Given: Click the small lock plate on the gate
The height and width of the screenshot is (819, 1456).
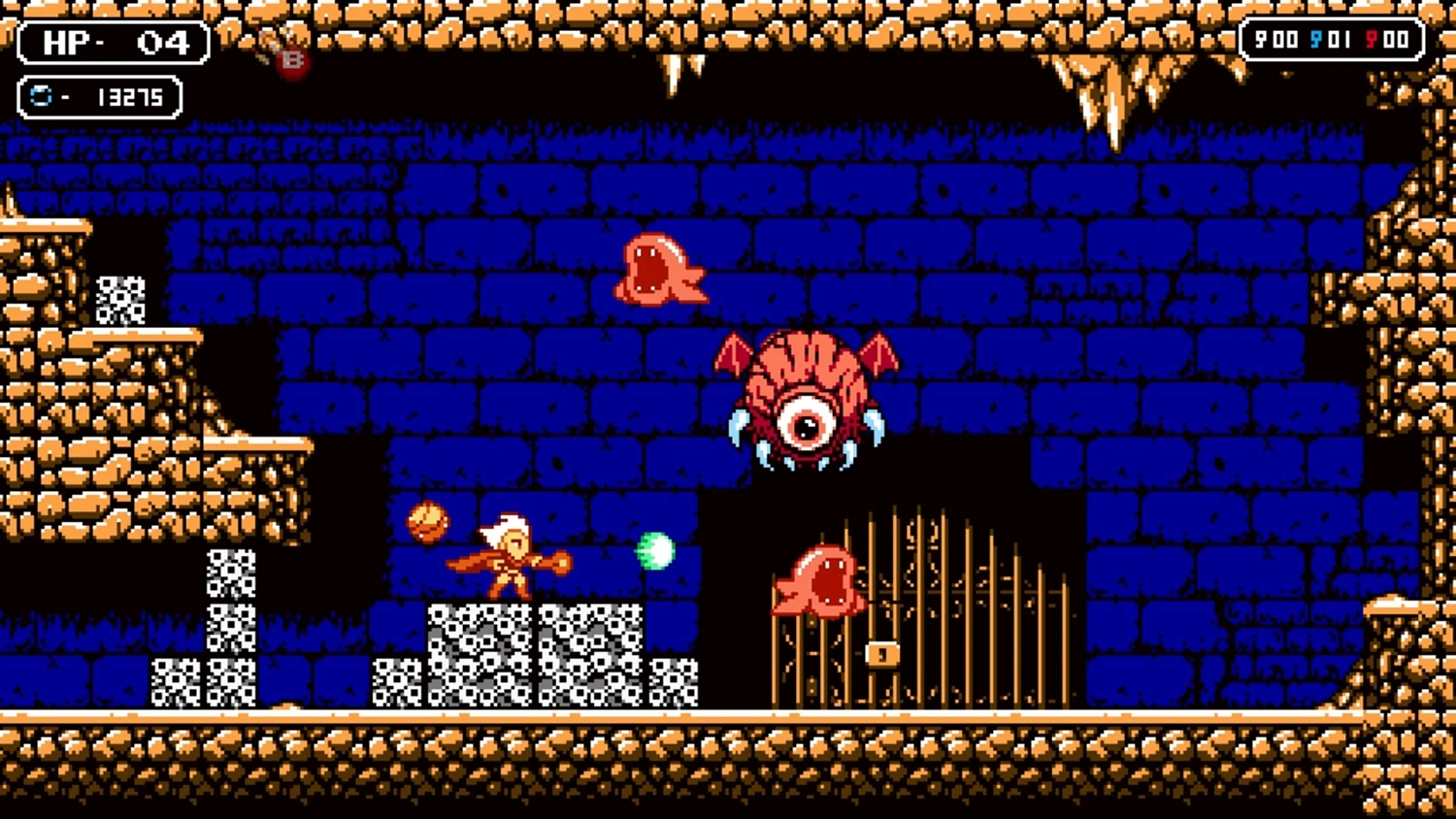Looking at the screenshot, I should pos(881,654).
